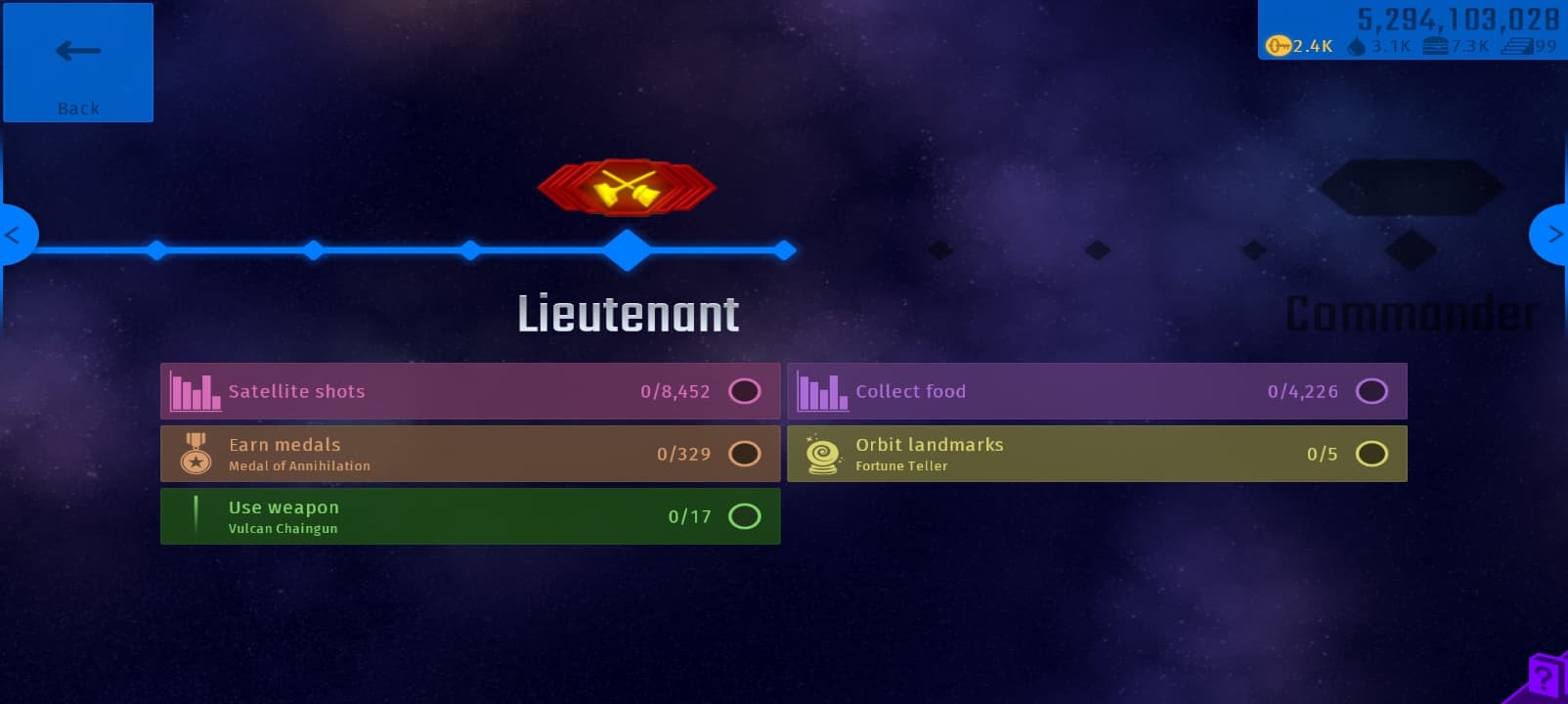Go back using the Back button
The height and width of the screenshot is (704, 1568).
tap(78, 63)
